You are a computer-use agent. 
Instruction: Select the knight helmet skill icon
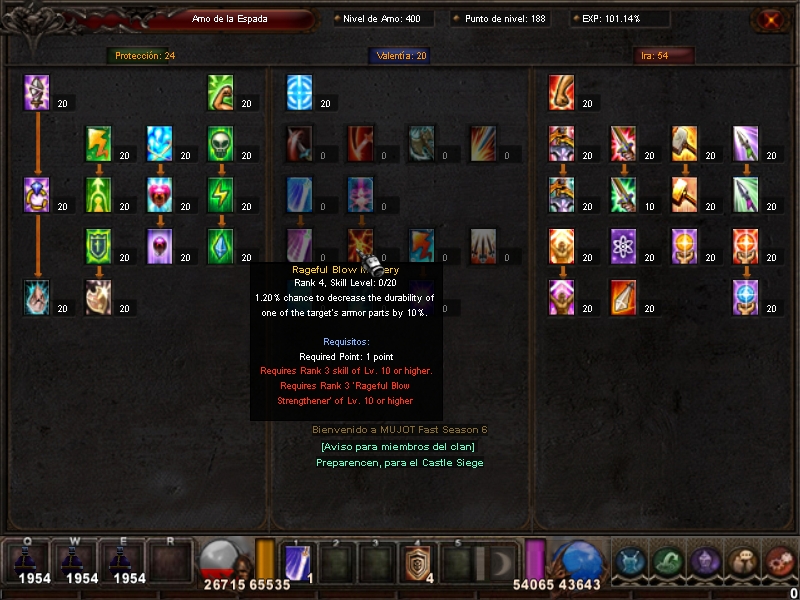pyautogui.click(x=37, y=92)
